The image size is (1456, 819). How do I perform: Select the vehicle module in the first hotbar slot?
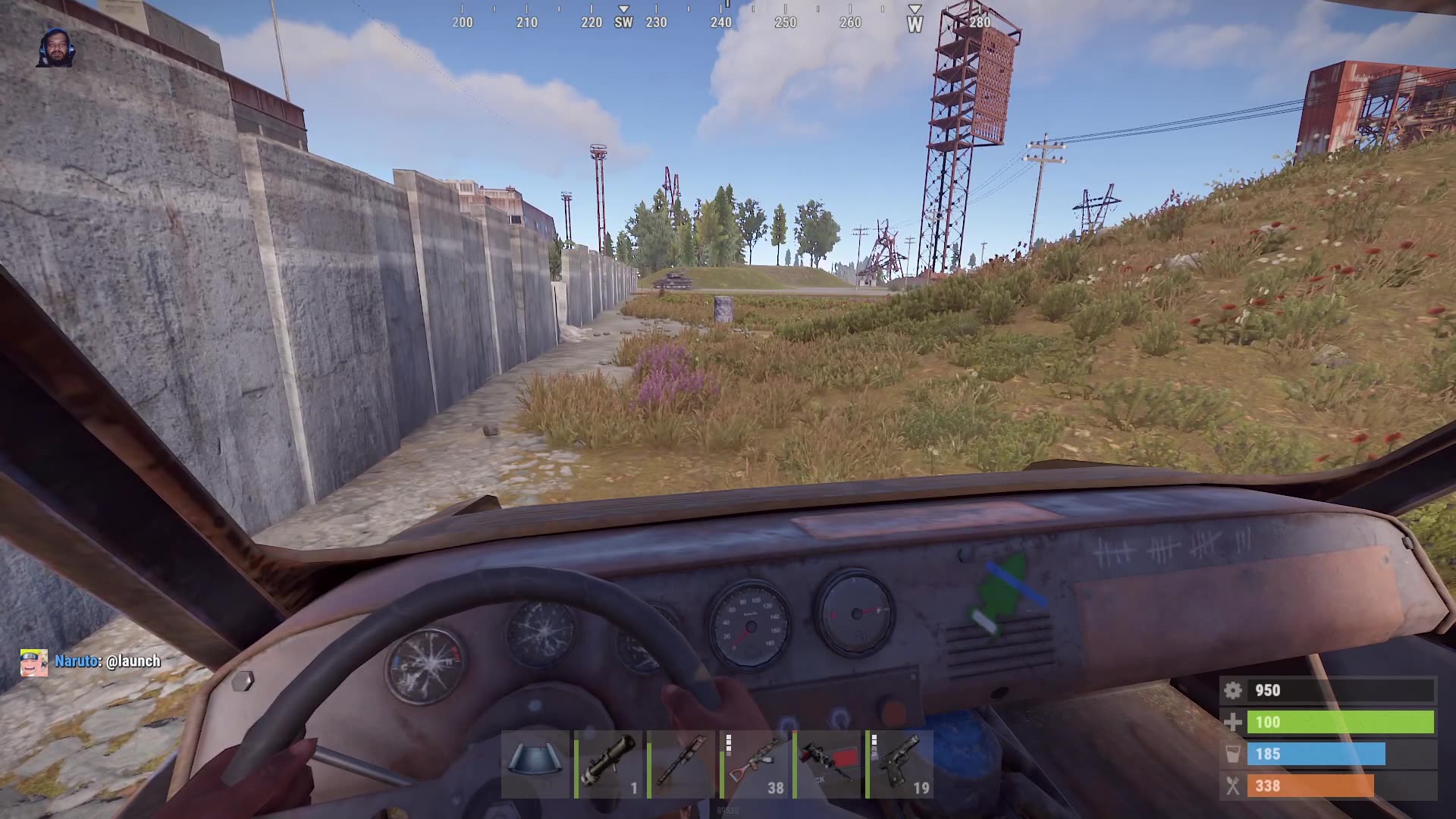pos(535,766)
